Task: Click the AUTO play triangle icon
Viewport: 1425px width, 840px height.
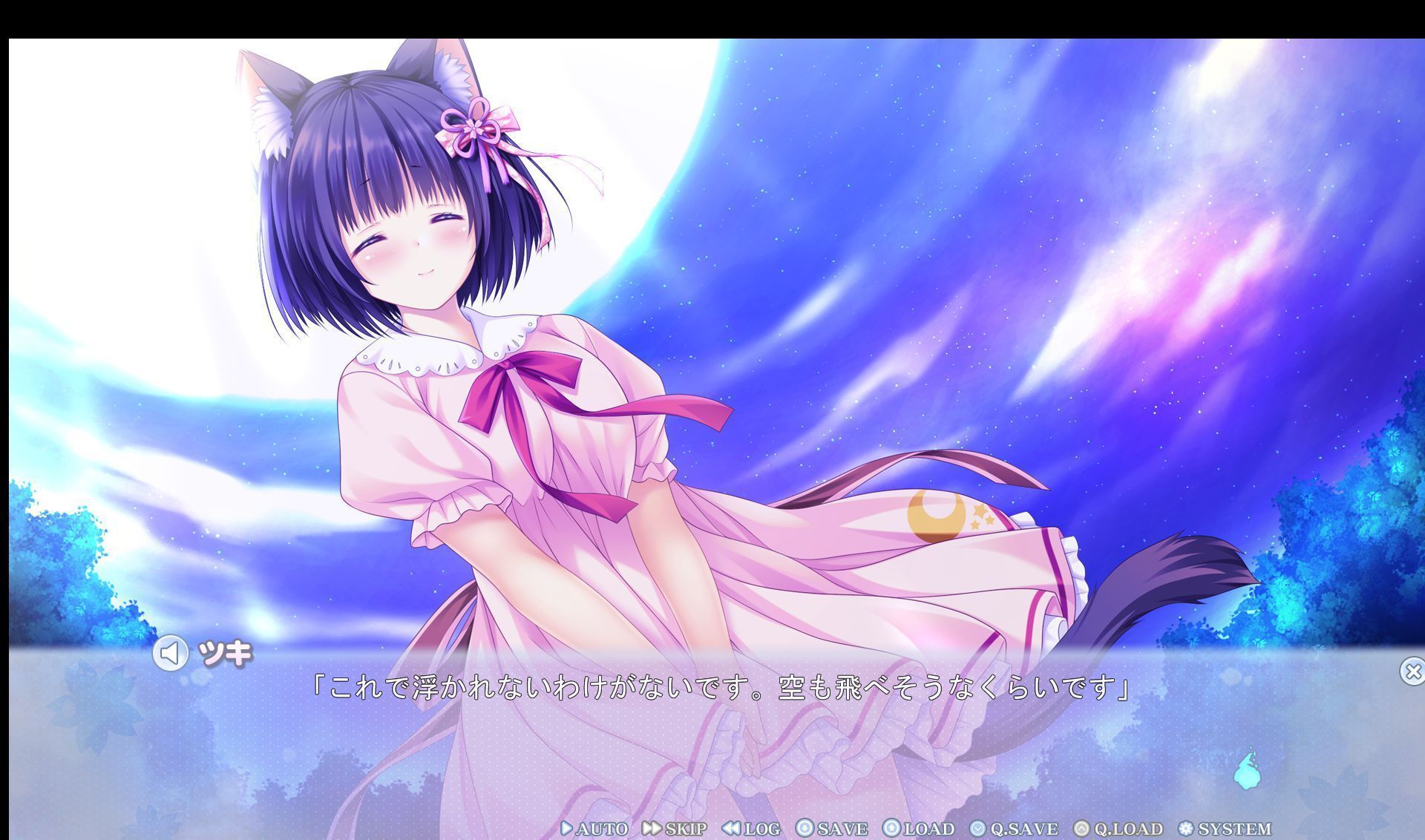Action: pos(567,829)
